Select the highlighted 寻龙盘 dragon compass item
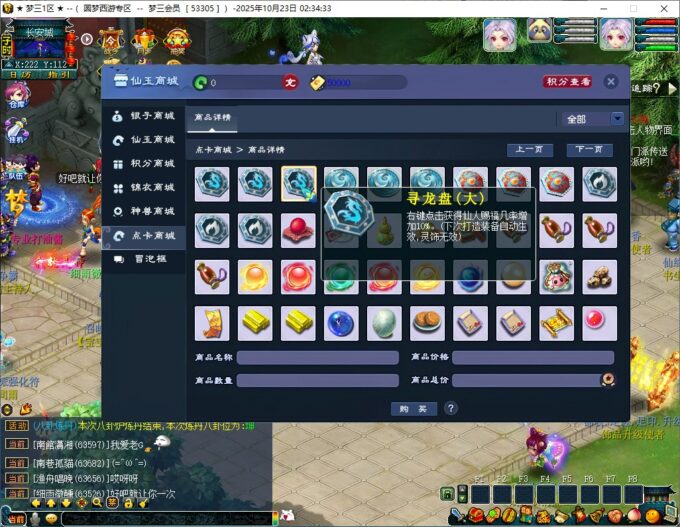The image size is (680, 527). click(x=298, y=184)
